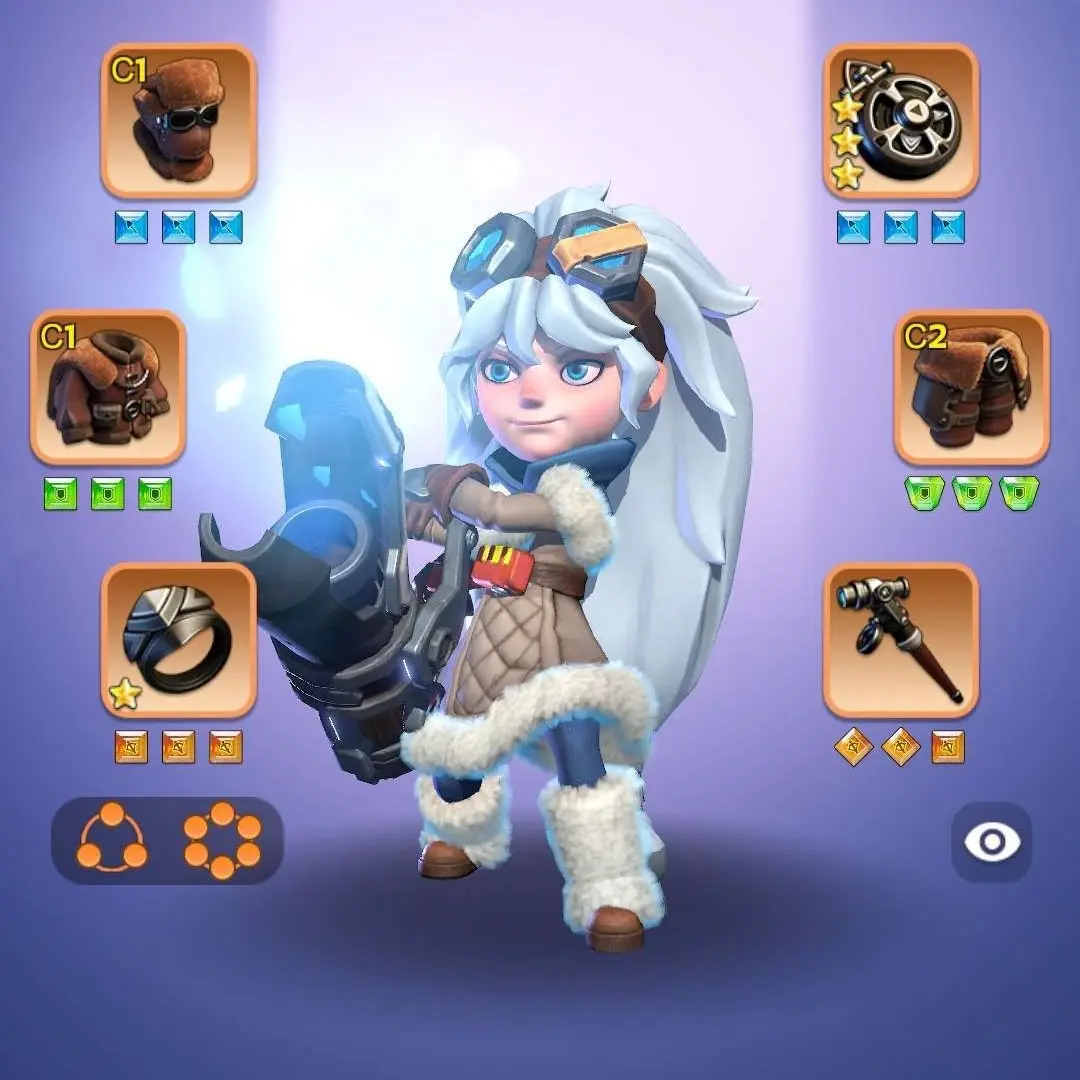
Task: Choose the three-star round gear accessory slot
Action: (x=901, y=121)
